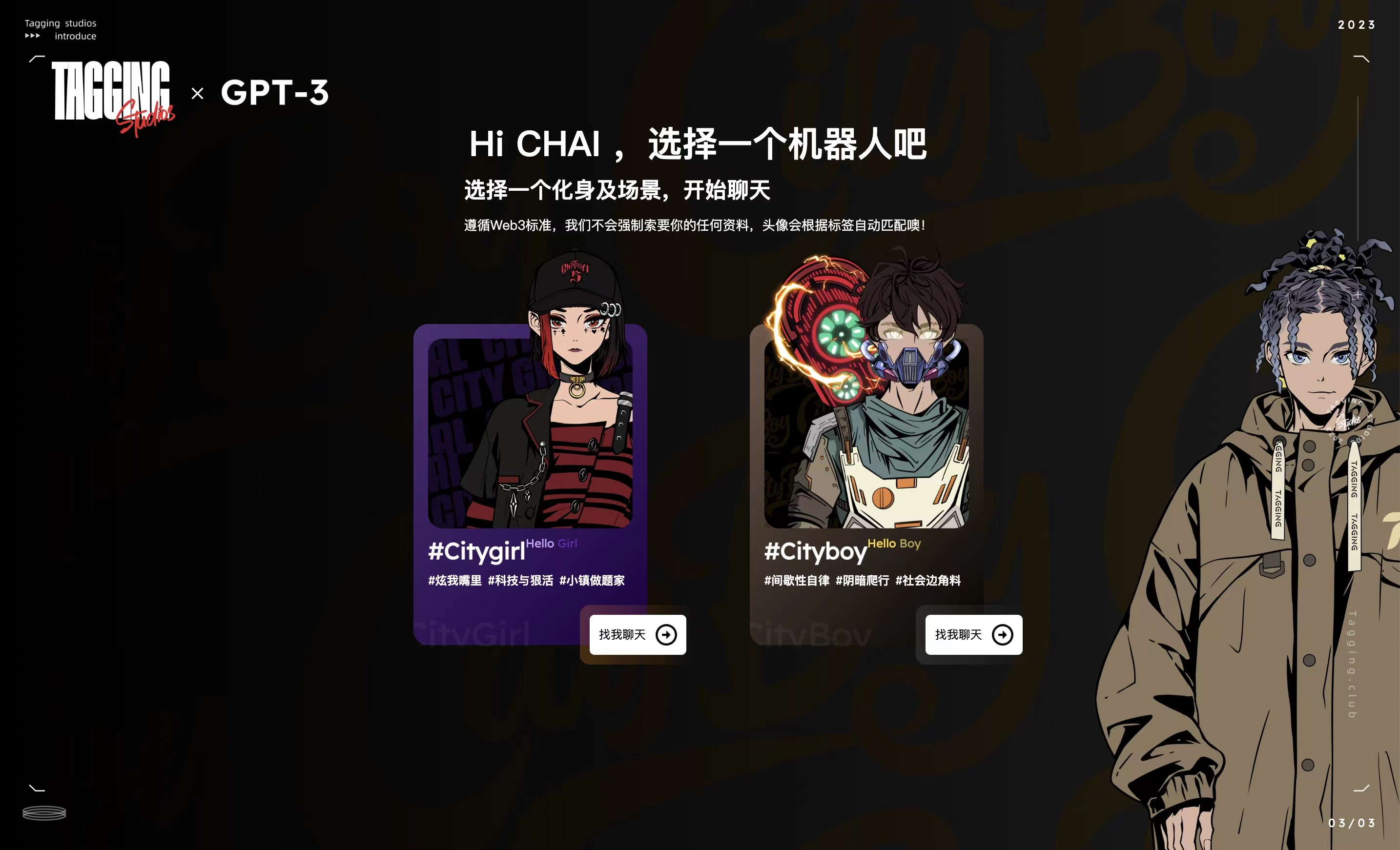Click the ▶▶▶ arrows beside introduce
The height and width of the screenshot is (850, 1400).
pyautogui.click(x=33, y=36)
